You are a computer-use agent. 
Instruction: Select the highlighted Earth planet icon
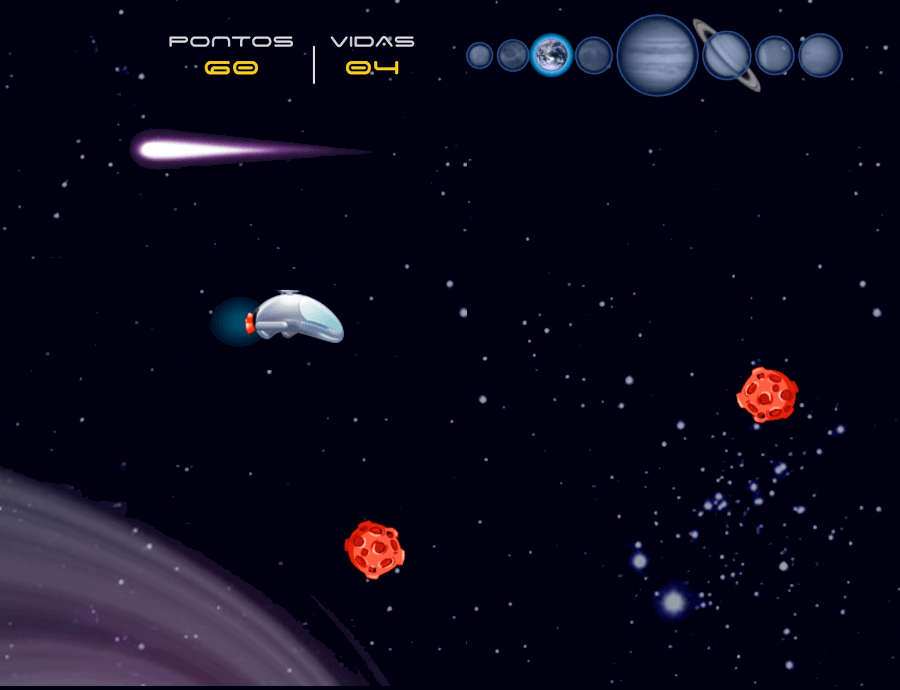coord(551,55)
